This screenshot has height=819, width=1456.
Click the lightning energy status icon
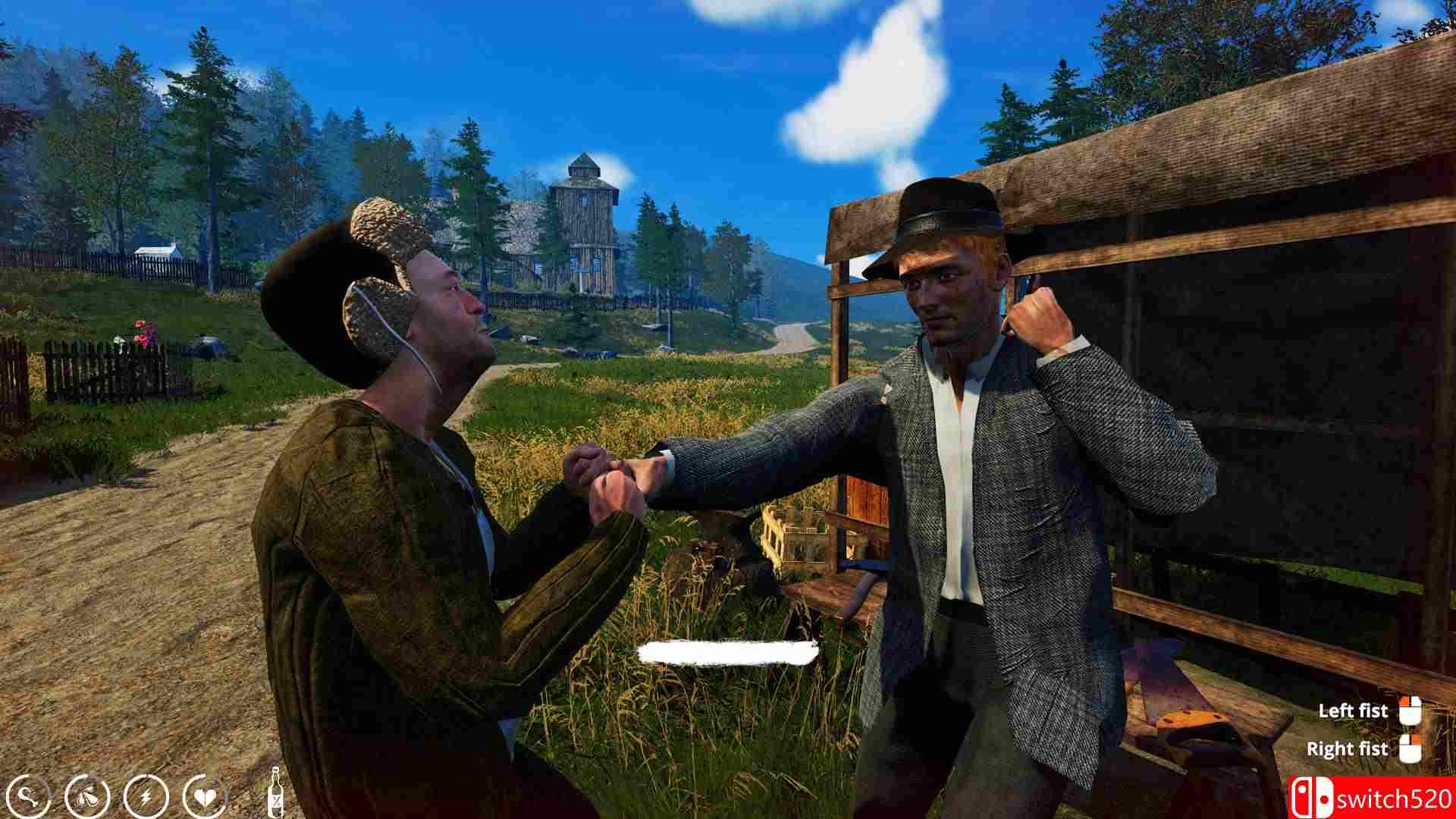coord(144,795)
